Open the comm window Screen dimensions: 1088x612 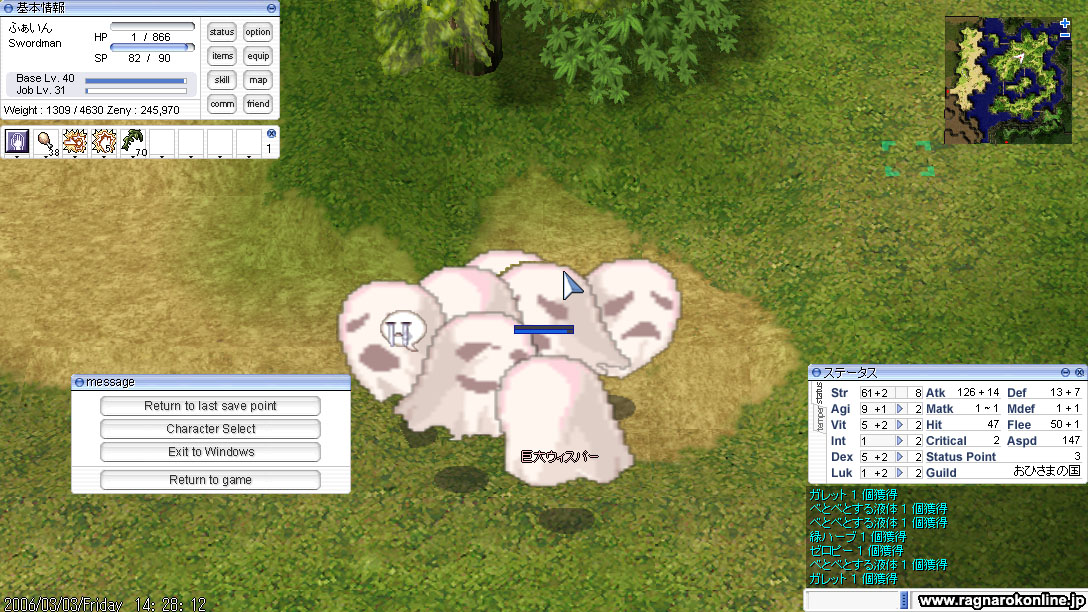tap(222, 104)
